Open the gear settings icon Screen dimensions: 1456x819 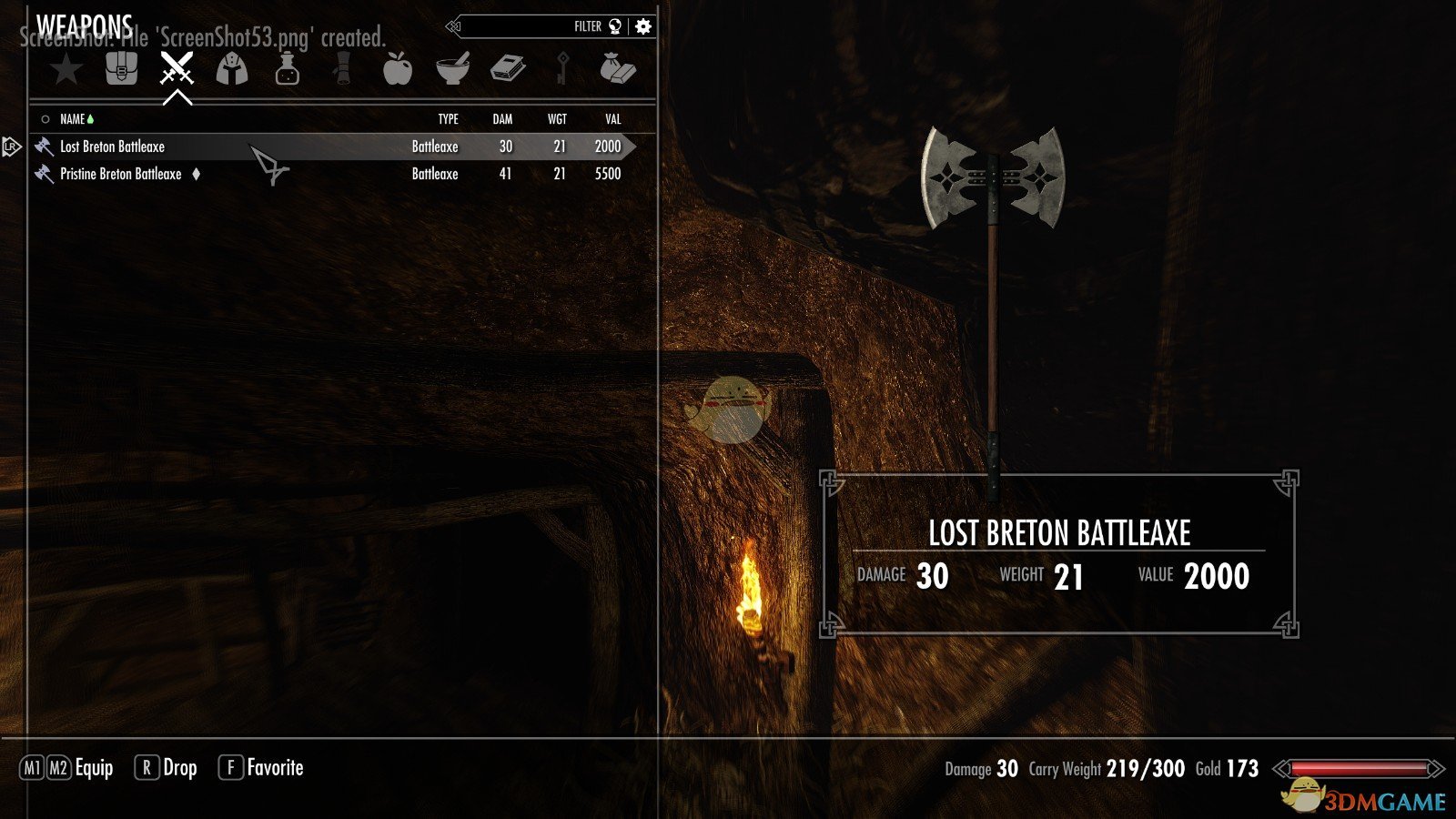(643, 26)
